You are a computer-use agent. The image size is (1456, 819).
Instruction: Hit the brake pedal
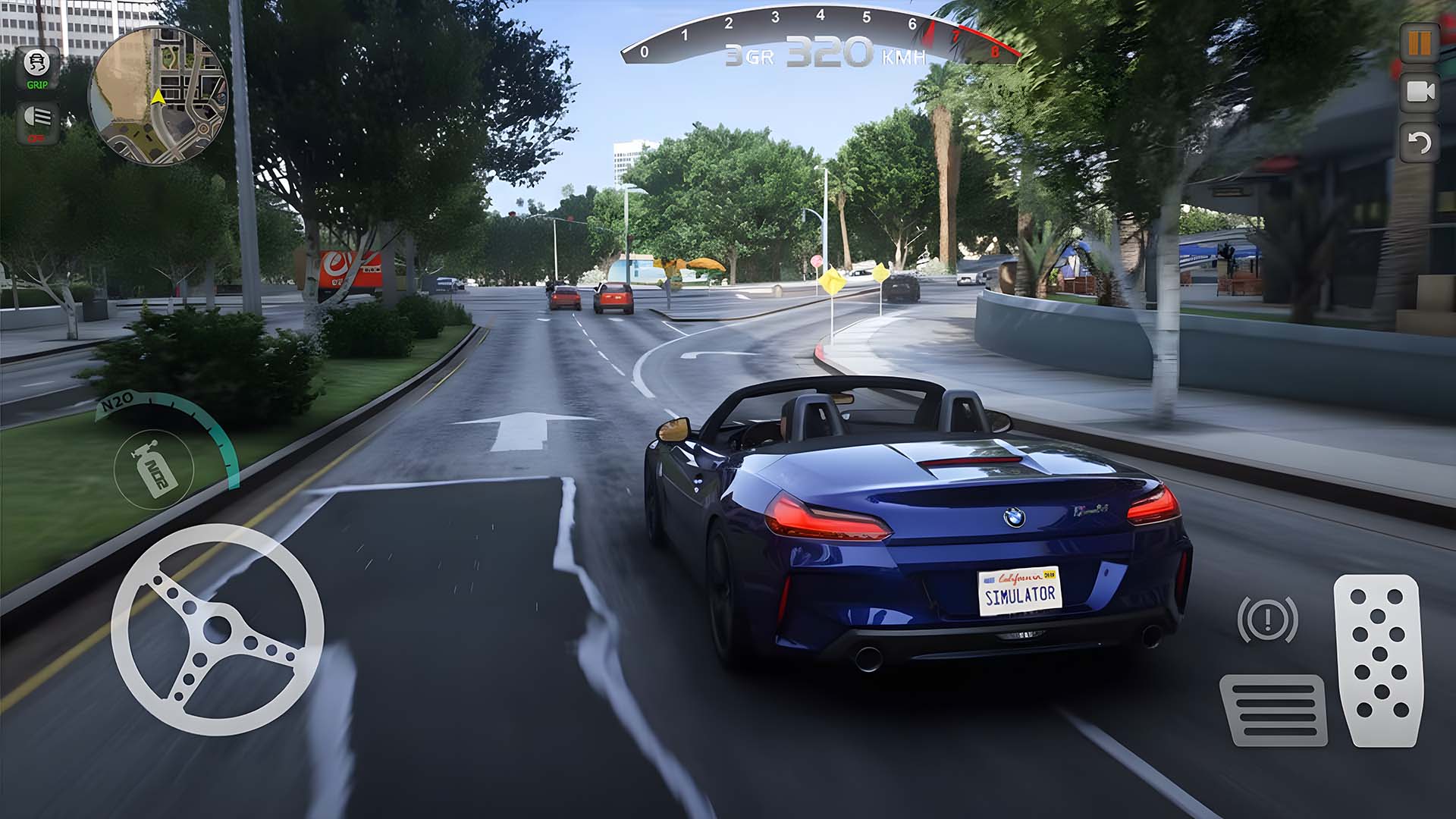click(1273, 710)
